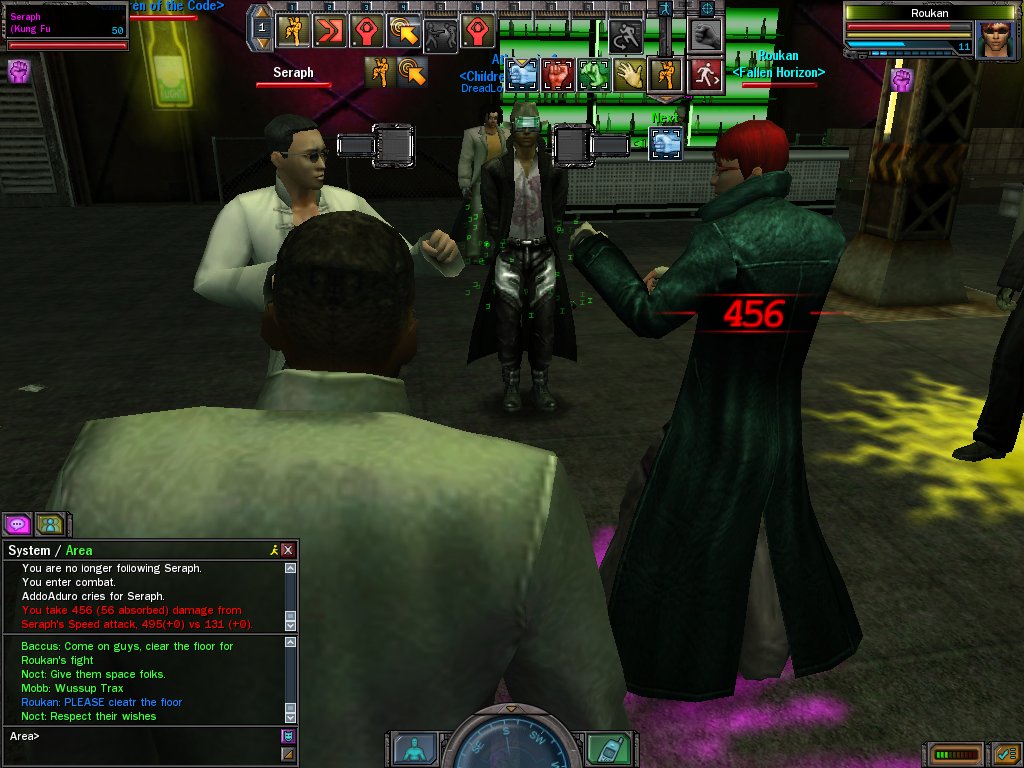Select the target crosshair icon at top

tap(707, 9)
